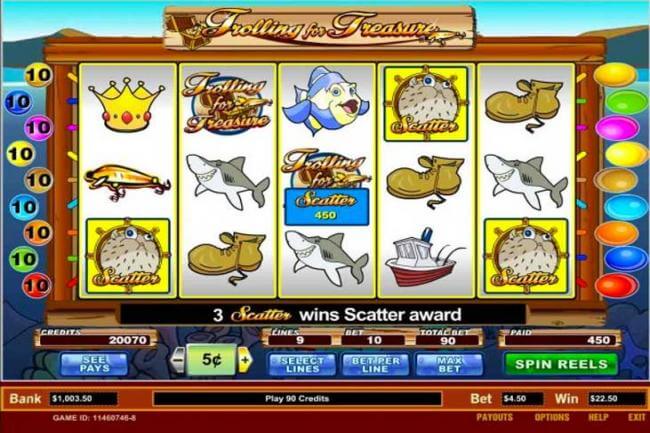Screen dimensions: 650x433
Task: Choose the magenta payline ball labeled 10
Action: (37, 127)
